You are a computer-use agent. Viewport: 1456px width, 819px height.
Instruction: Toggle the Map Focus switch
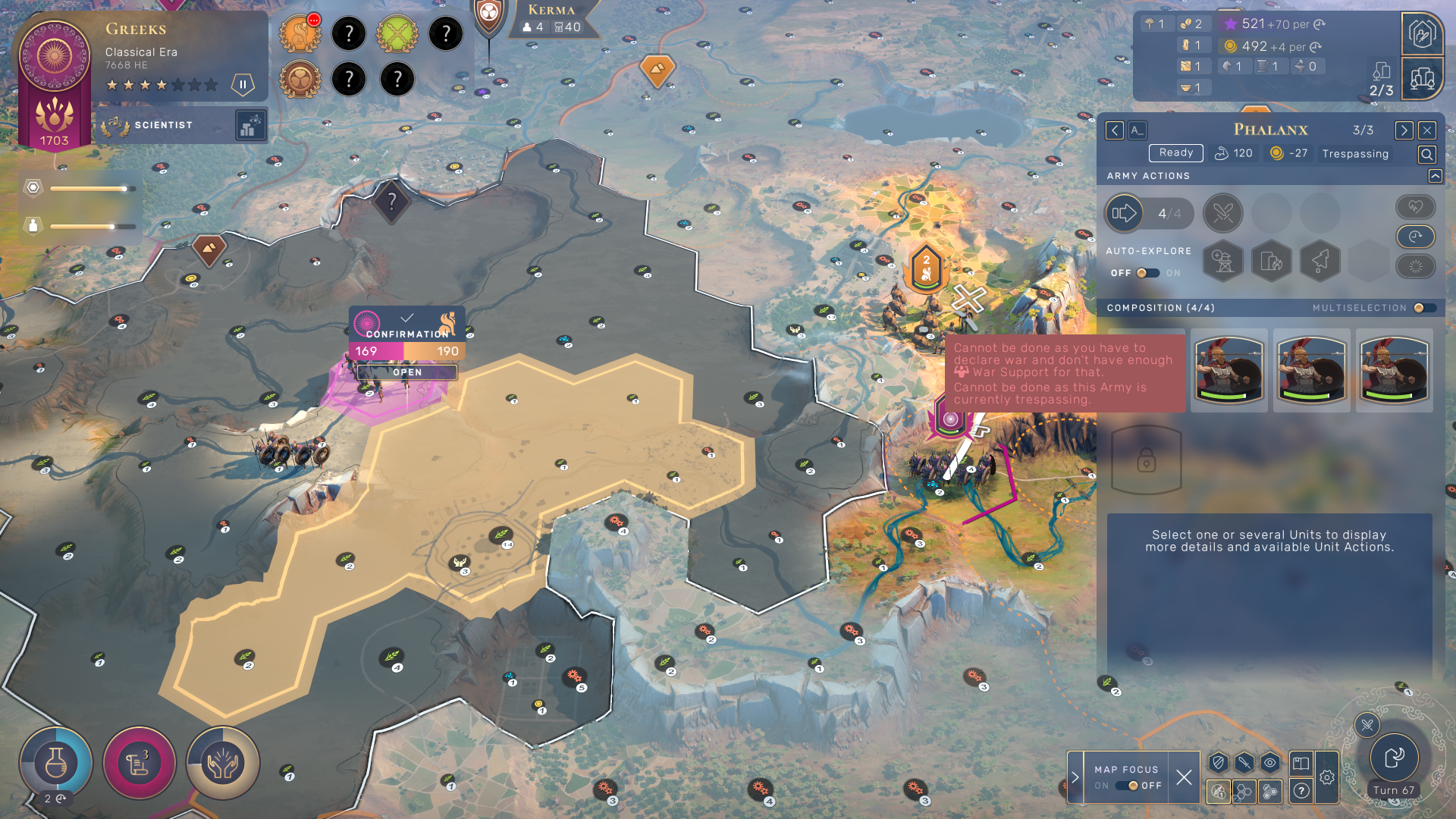pyautogui.click(x=1128, y=786)
